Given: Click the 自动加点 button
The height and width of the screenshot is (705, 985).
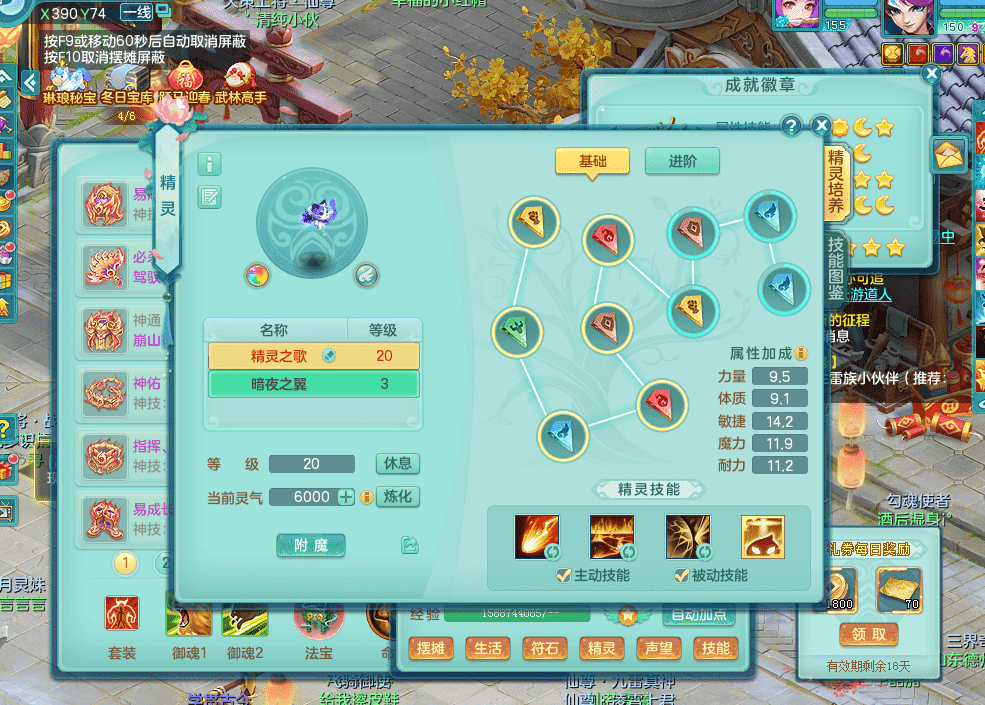Looking at the screenshot, I should pyautogui.click(x=699, y=616).
